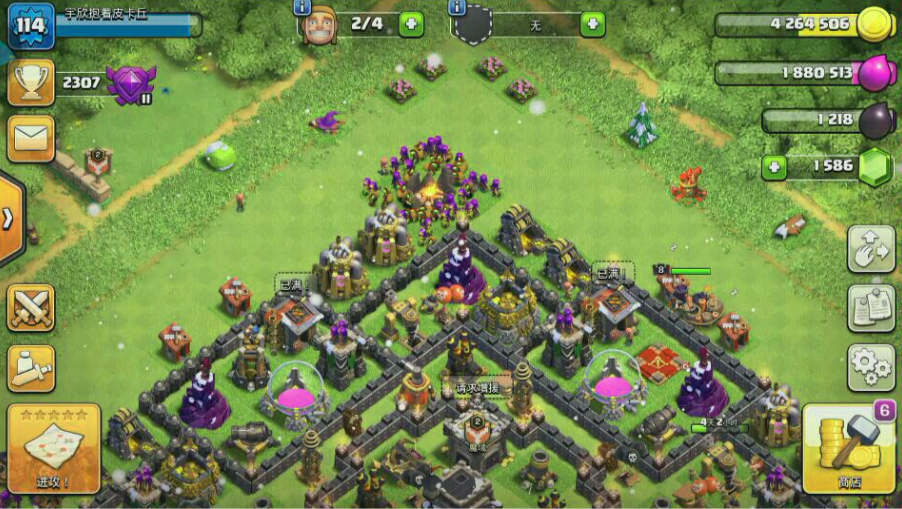Add a shield with the green plus button

click(592, 24)
